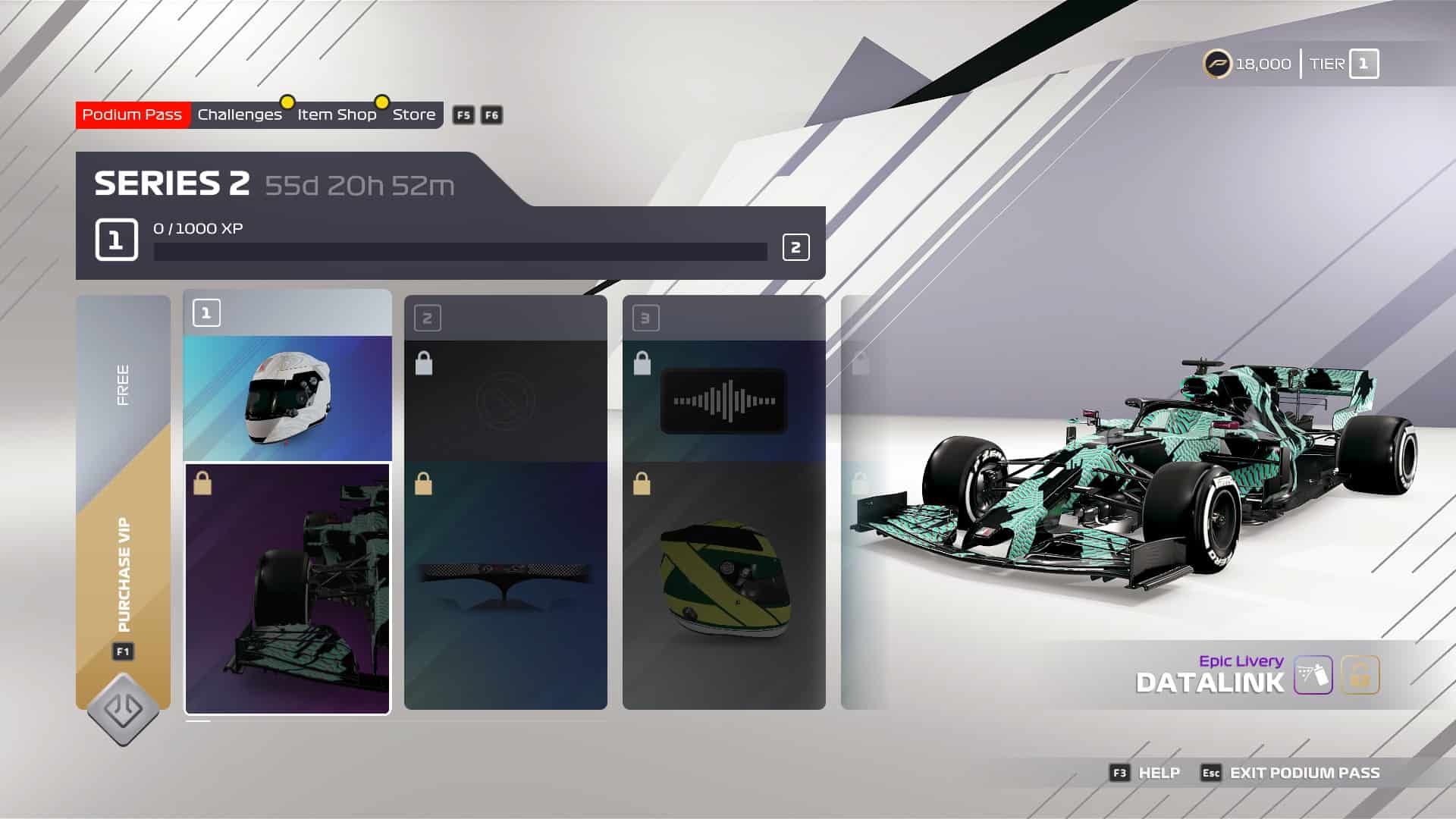Click the F6 key shortcut icon
Image resolution: width=1456 pixels, height=819 pixels.
point(491,115)
